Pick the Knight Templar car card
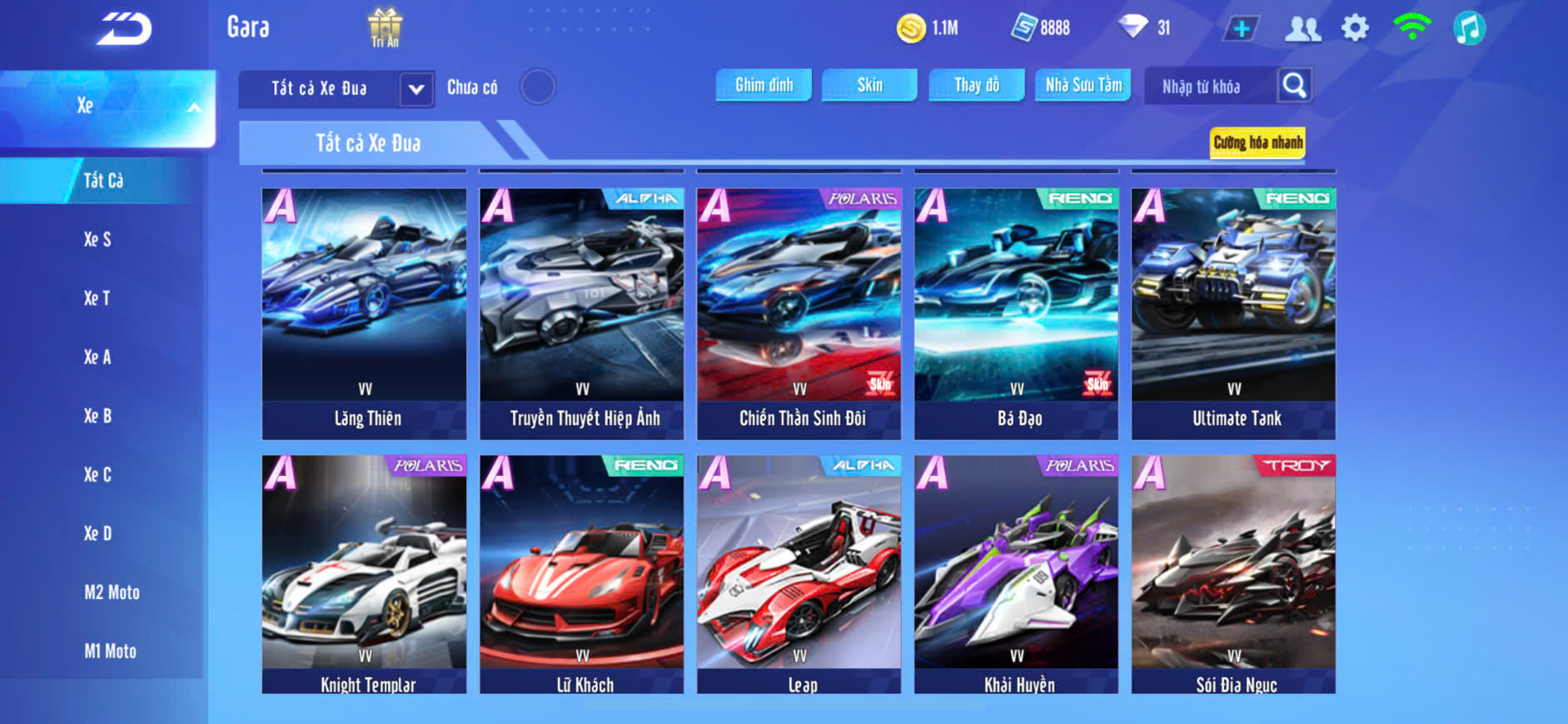Screen dimensions: 1568x724 [365, 574]
